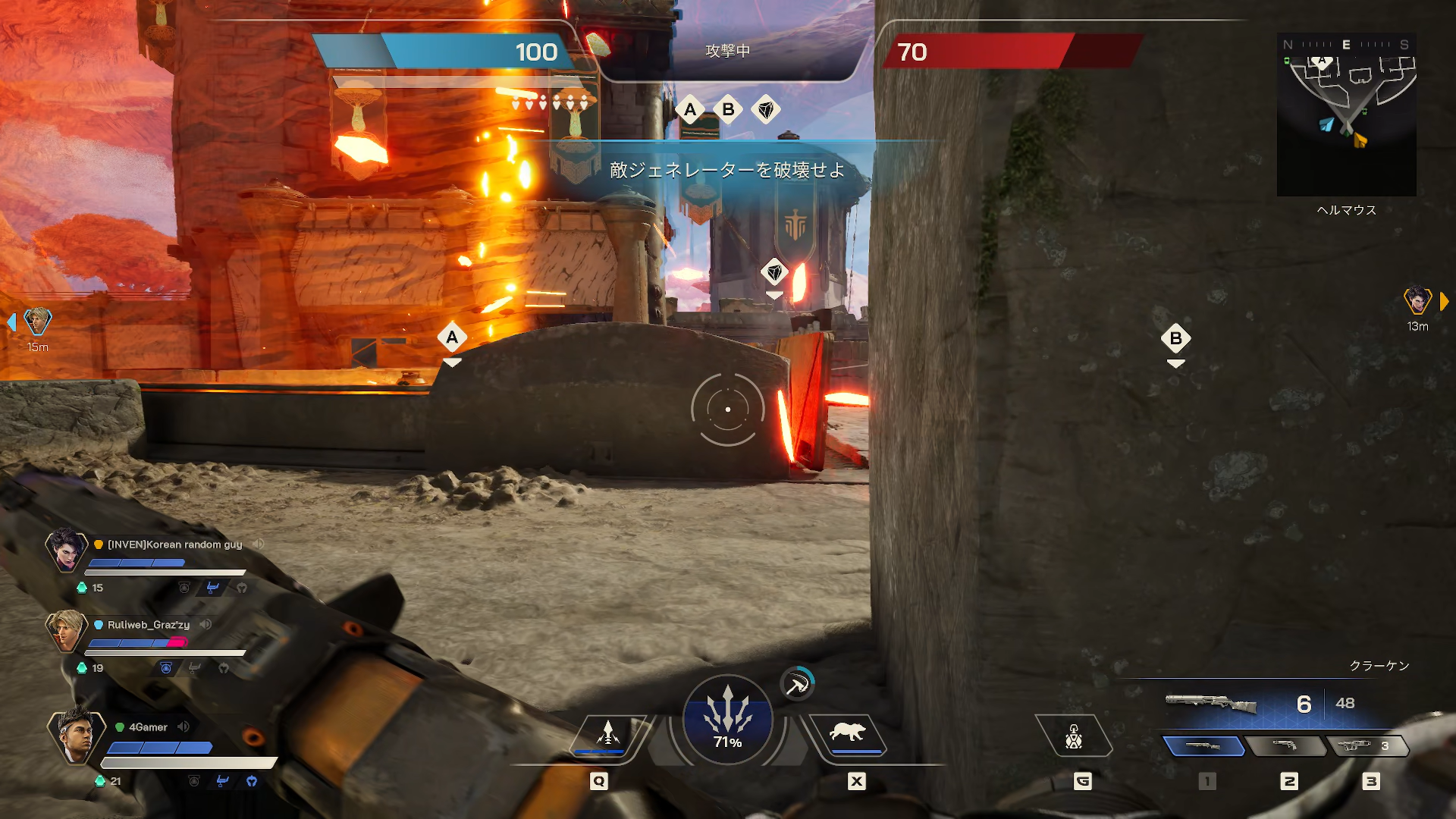Select teammate Ruliweb_Graz'zy portrait
Viewport: 1456px width, 819px height.
(x=66, y=630)
